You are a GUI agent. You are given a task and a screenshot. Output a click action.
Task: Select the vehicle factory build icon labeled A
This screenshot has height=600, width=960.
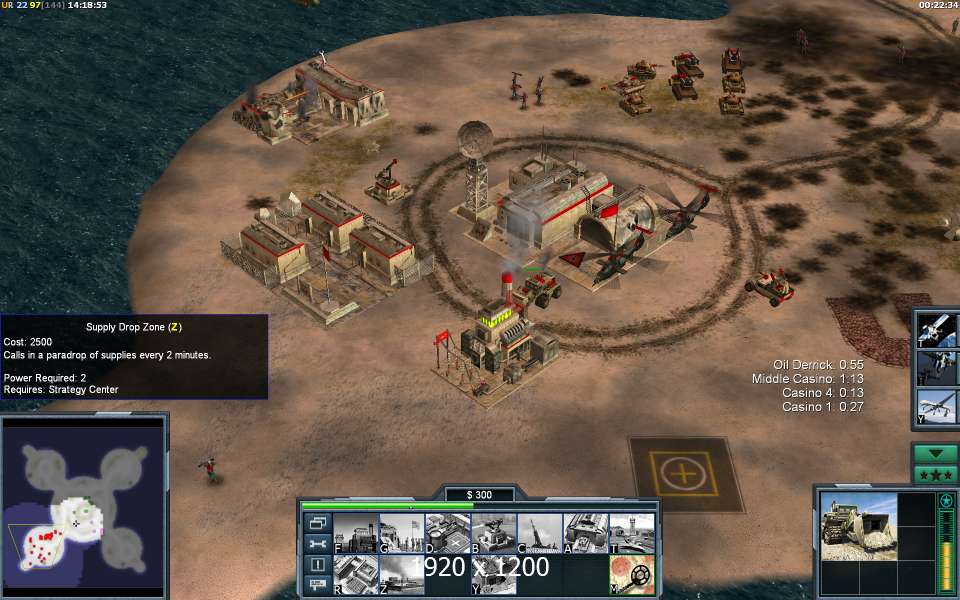point(585,533)
